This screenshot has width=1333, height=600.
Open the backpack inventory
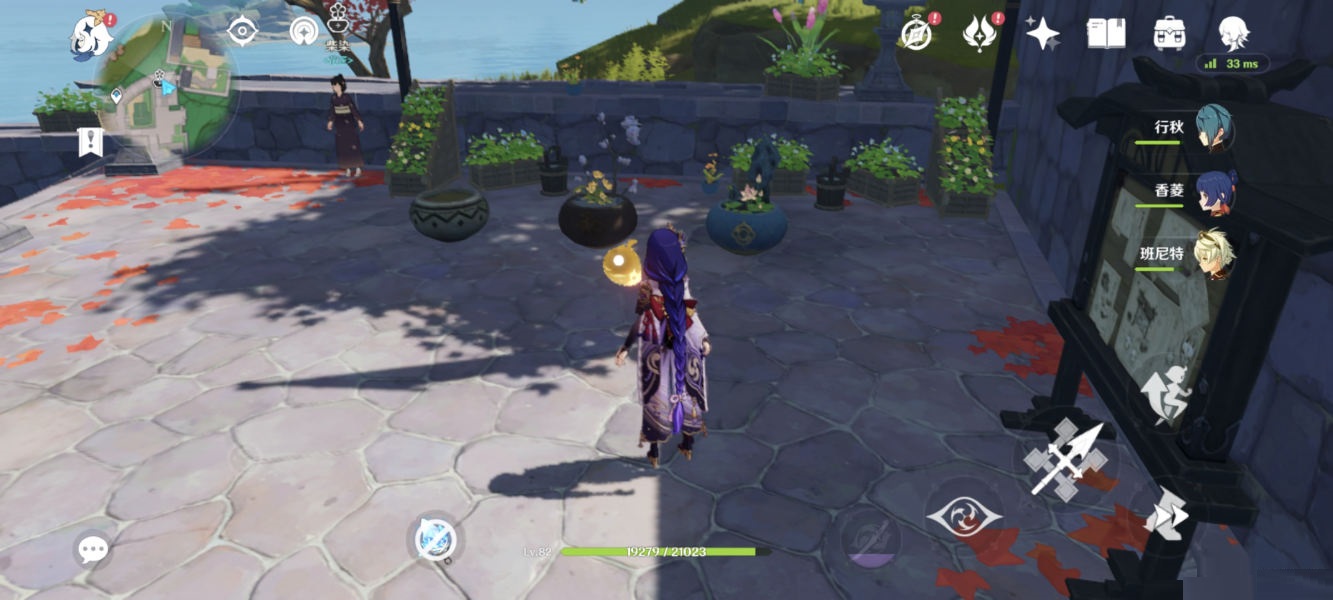1168,34
